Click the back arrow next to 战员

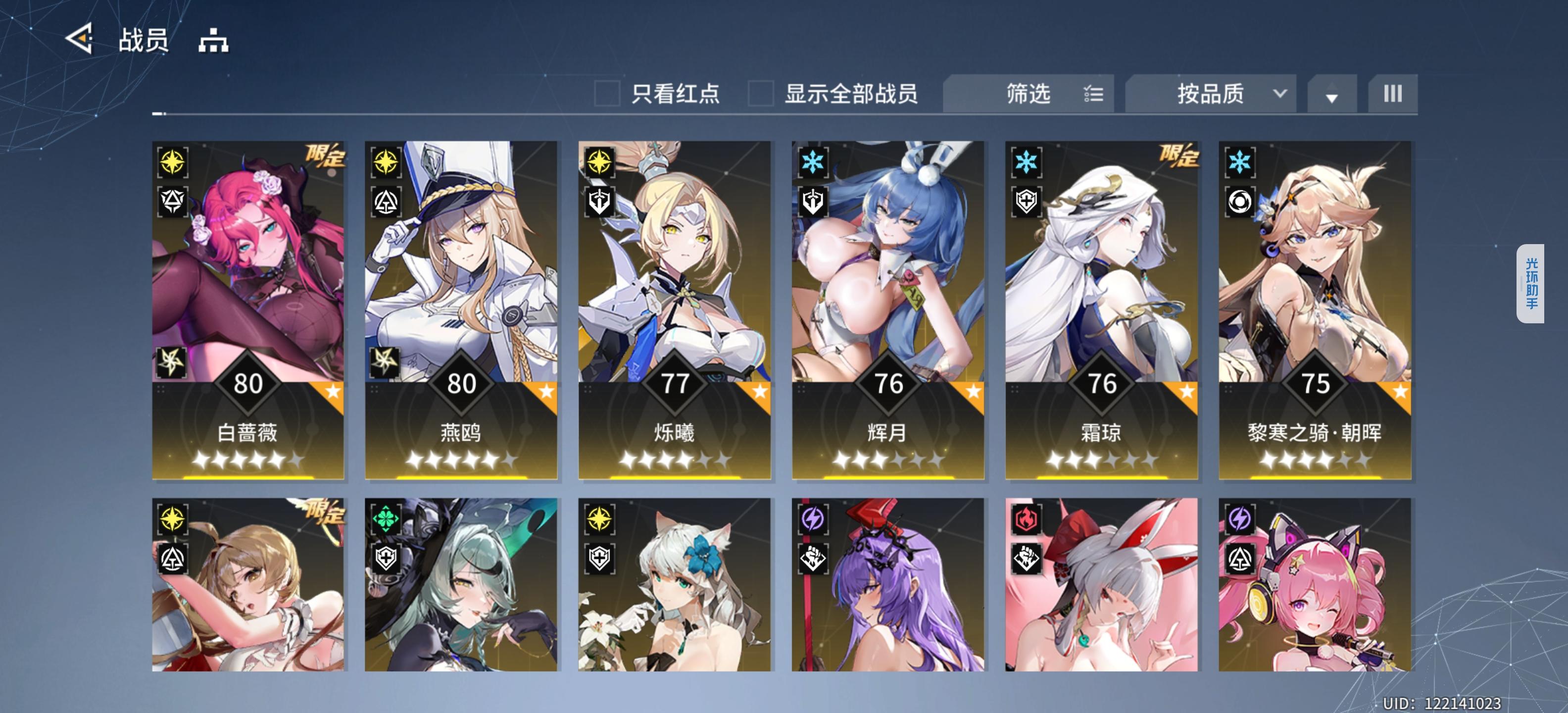click(x=79, y=40)
